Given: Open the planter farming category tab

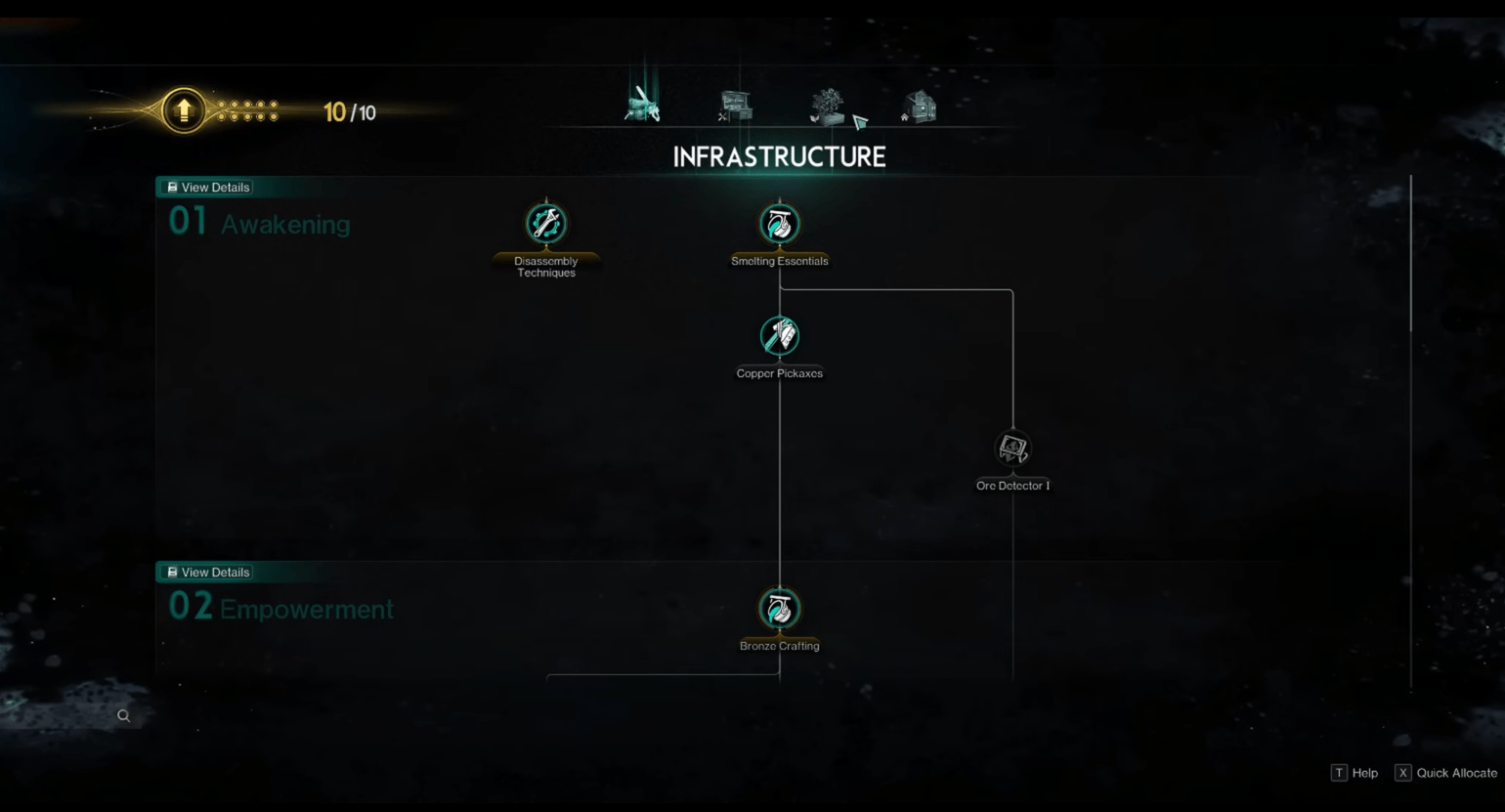Looking at the screenshot, I should tap(828, 108).
